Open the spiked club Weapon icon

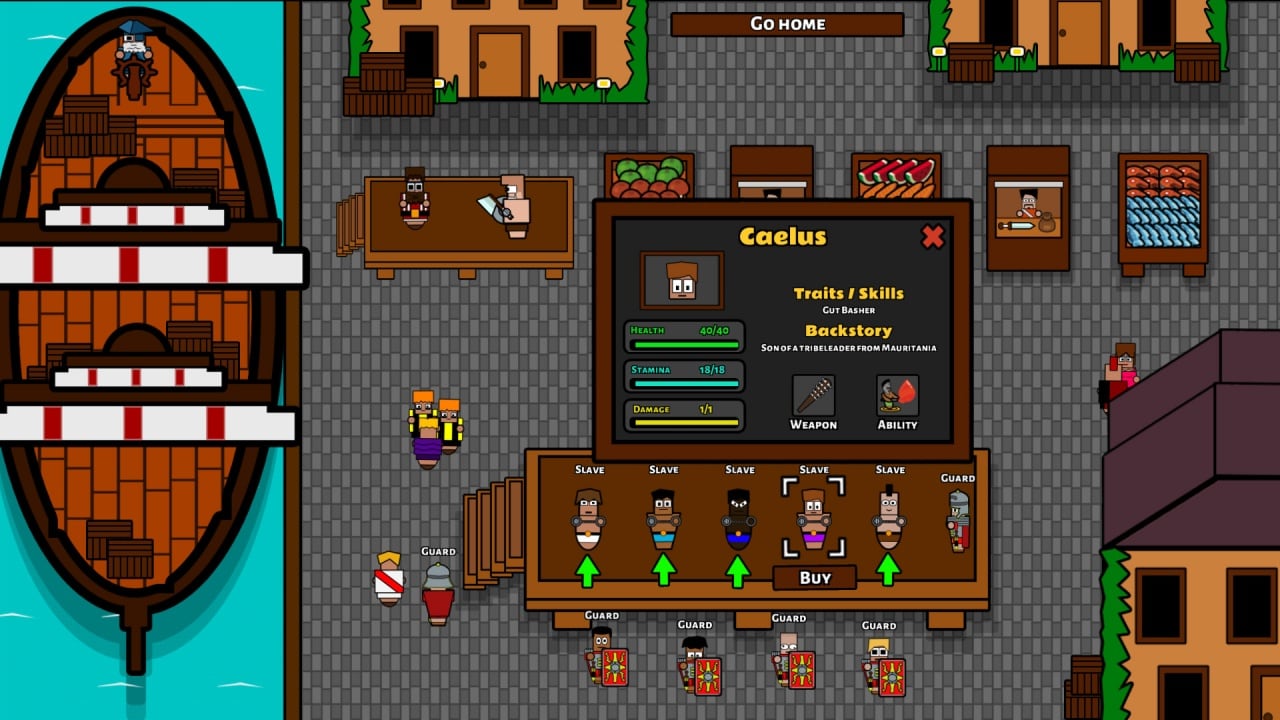pyautogui.click(x=813, y=396)
